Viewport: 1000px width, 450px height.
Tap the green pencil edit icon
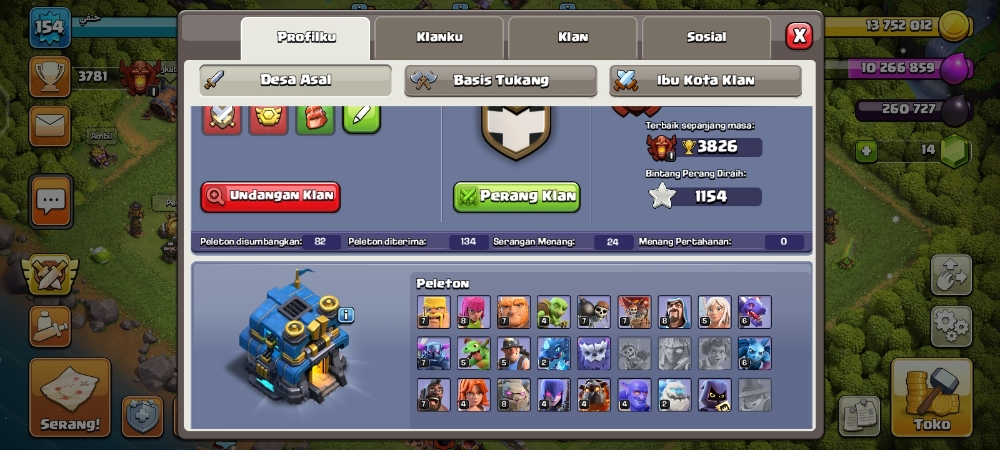[x=361, y=118]
